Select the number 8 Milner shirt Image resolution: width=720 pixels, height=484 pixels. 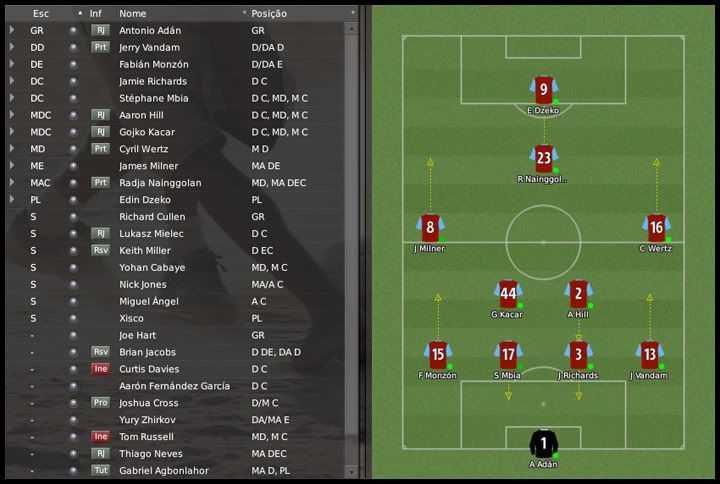pos(429,227)
